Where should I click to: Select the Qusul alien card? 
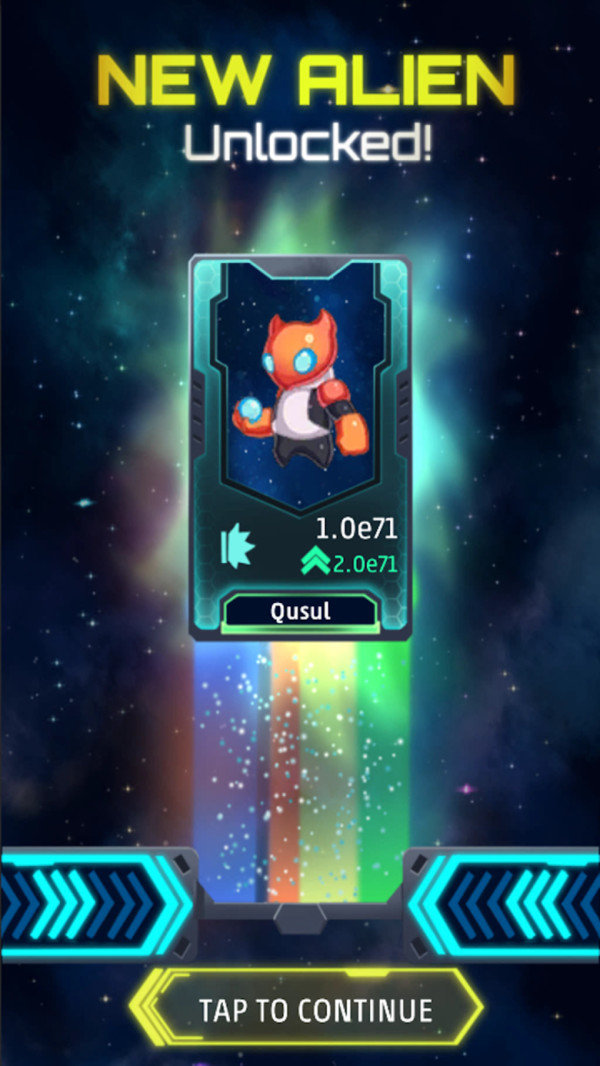coord(300,447)
